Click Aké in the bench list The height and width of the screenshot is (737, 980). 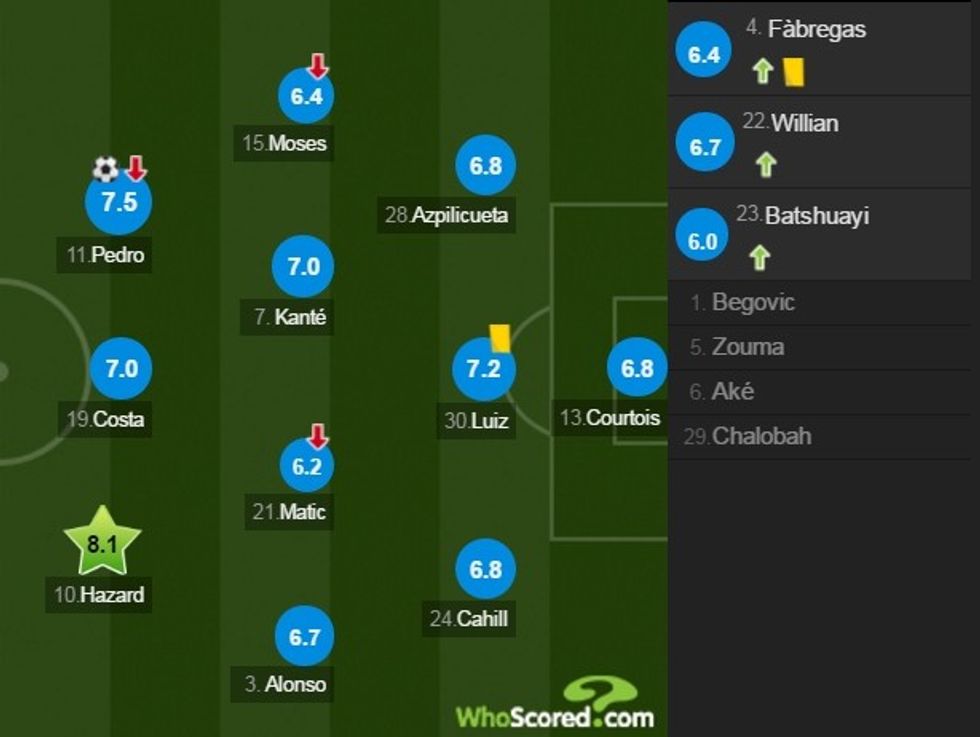(x=733, y=392)
